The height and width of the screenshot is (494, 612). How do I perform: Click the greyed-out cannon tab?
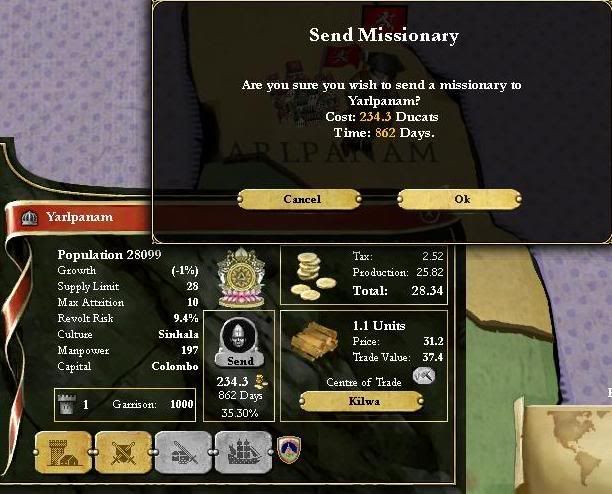182,452
